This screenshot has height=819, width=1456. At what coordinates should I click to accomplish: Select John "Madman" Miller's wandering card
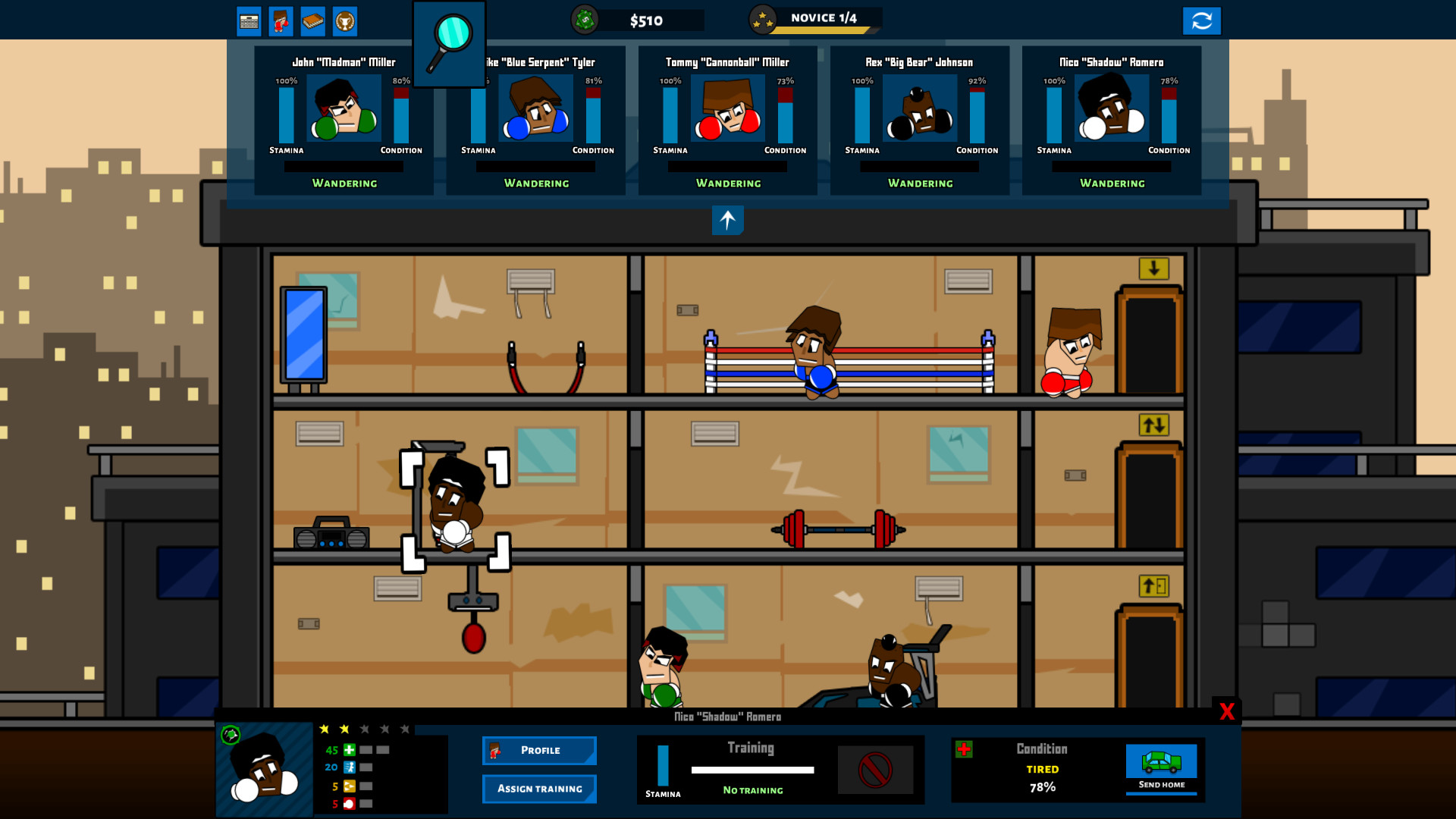tap(344, 121)
